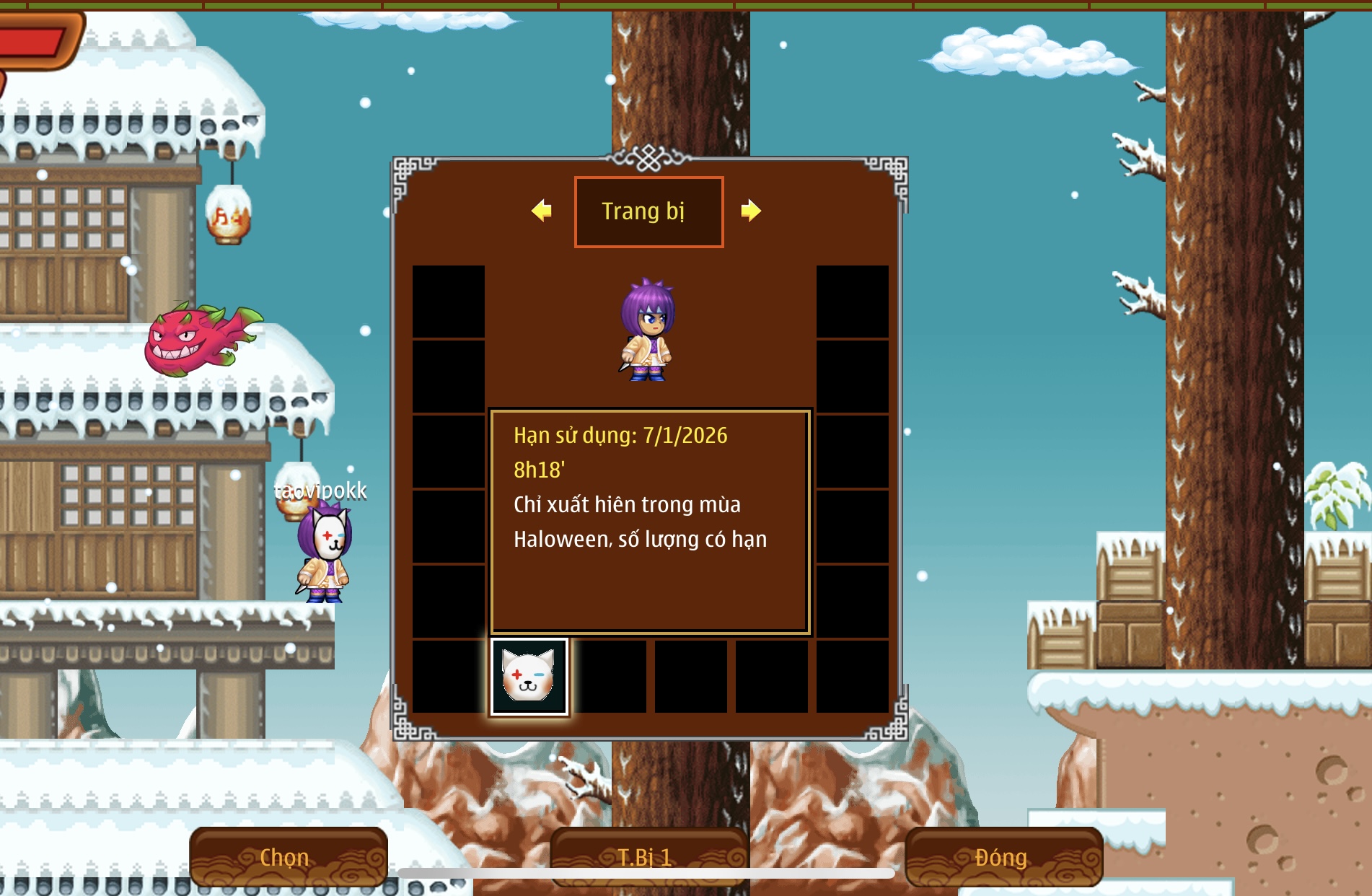Go to next tab with right arrow
The height and width of the screenshot is (896, 1372).
(x=750, y=211)
